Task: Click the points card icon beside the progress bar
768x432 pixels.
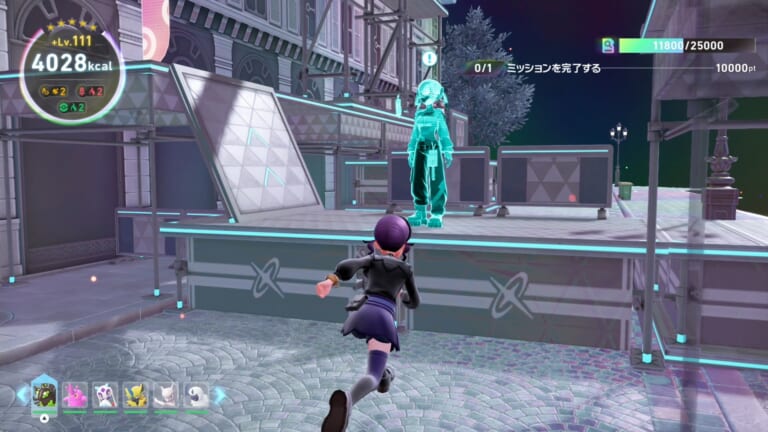Action: click(606, 45)
